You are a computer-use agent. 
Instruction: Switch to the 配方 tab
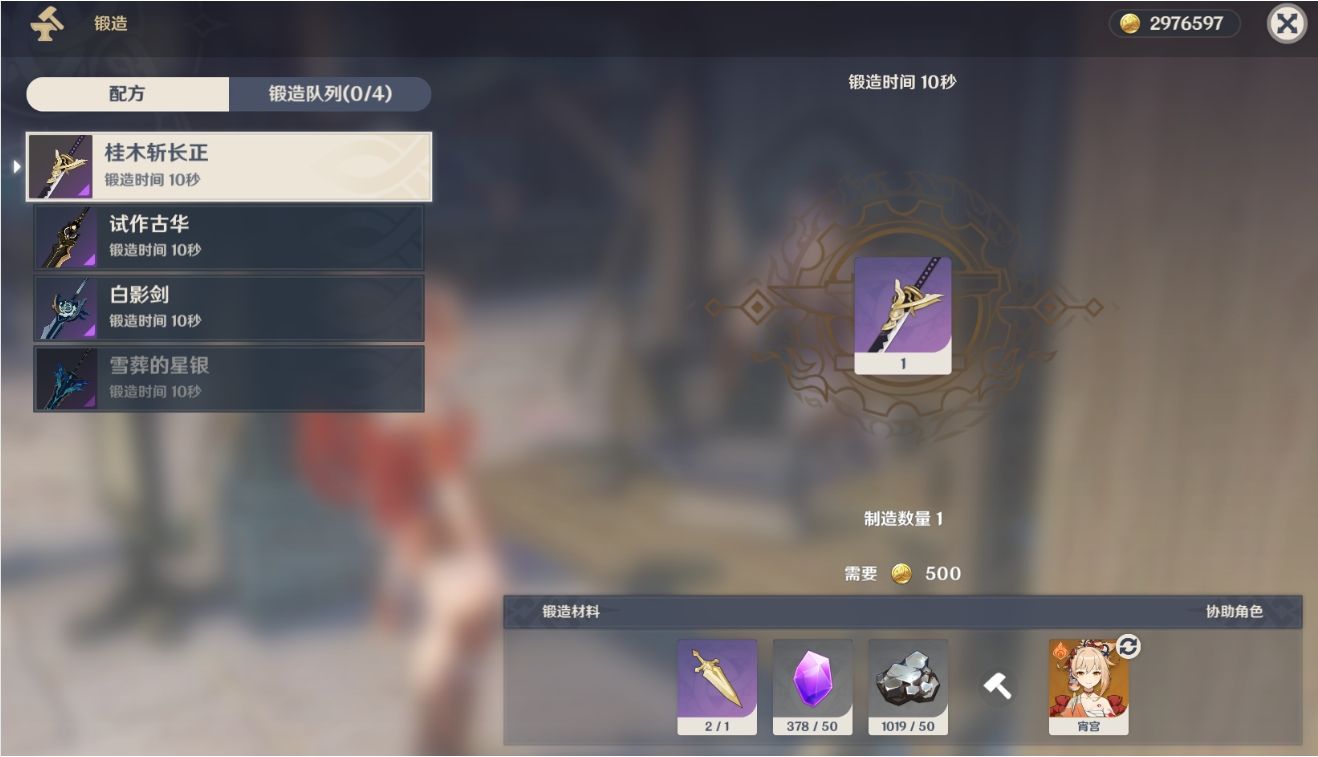click(x=128, y=93)
